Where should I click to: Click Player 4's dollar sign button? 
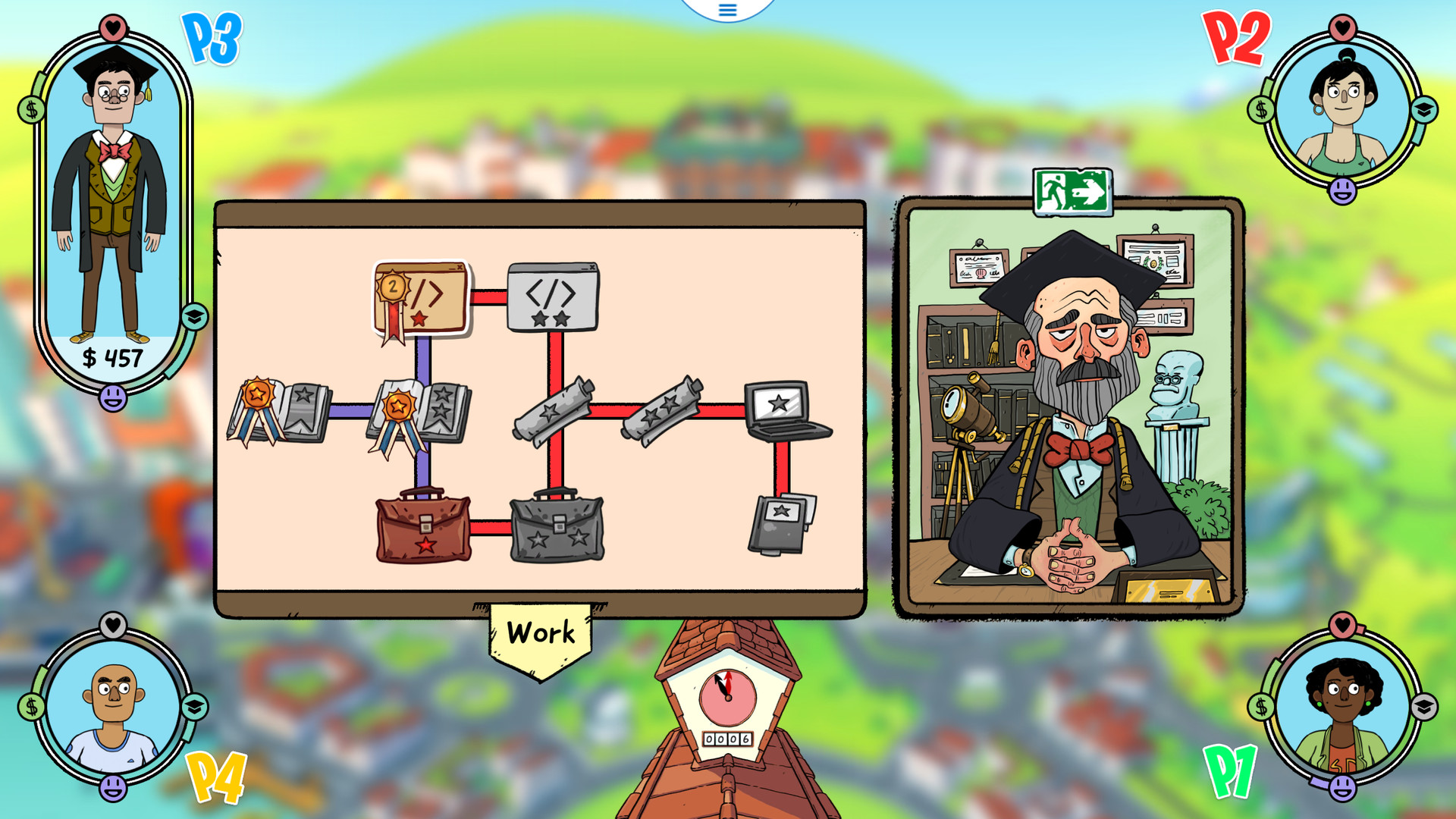pyautogui.click(x=30, y=707)
